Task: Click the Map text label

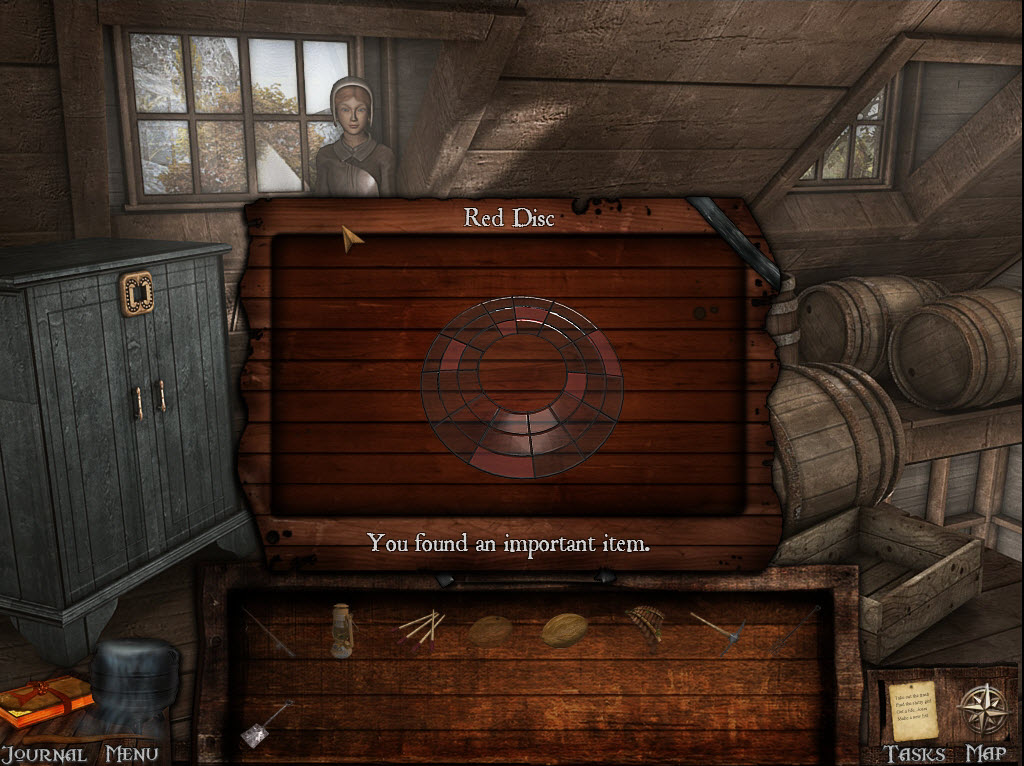Action: click(985, 754)
